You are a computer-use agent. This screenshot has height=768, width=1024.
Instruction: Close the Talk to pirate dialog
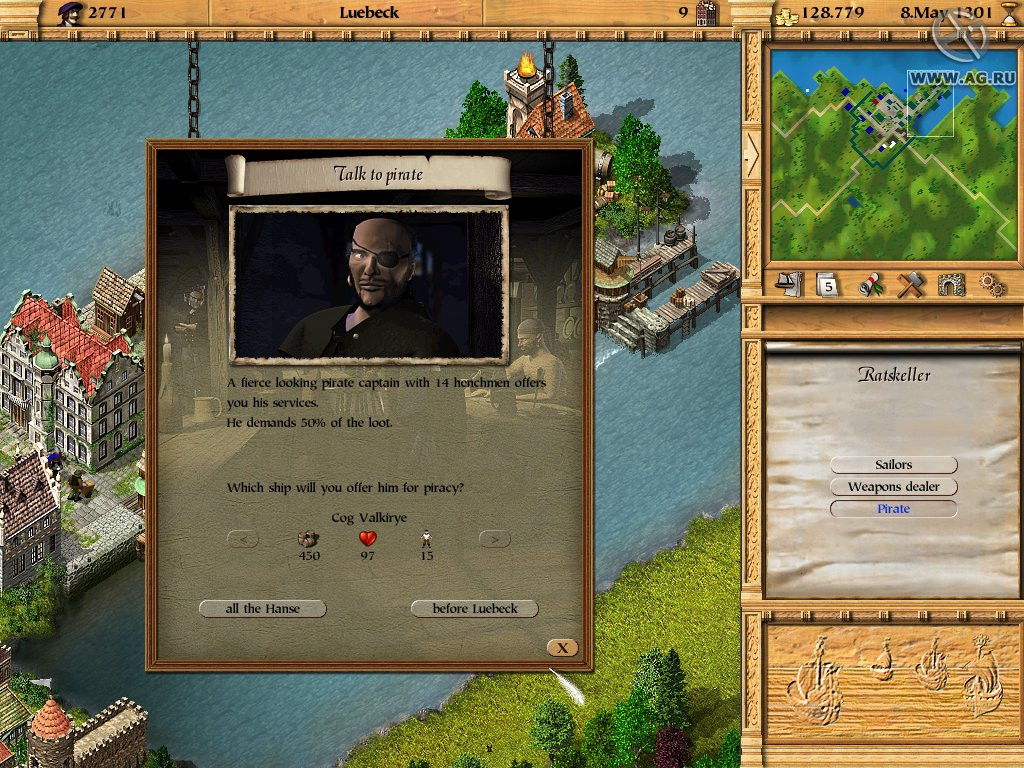tap(563, 648)
